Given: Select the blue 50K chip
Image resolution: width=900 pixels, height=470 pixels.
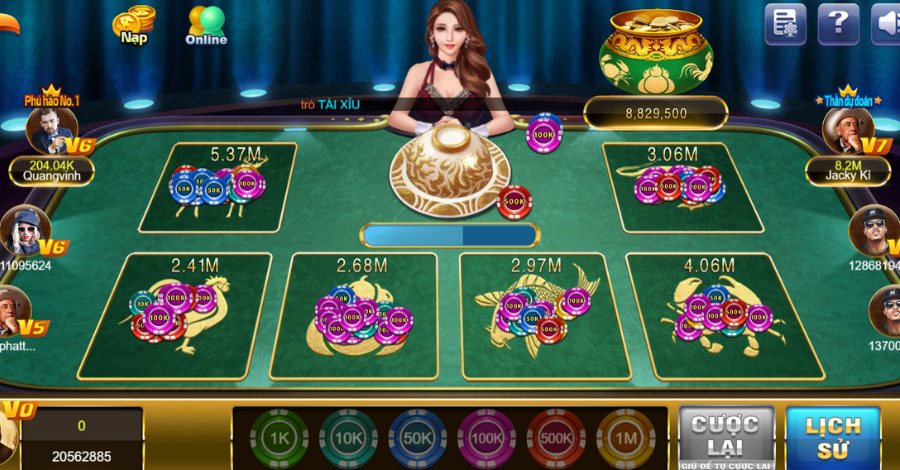Looking at the screenshot, I should pyautogui.click(x=417, y=438).
